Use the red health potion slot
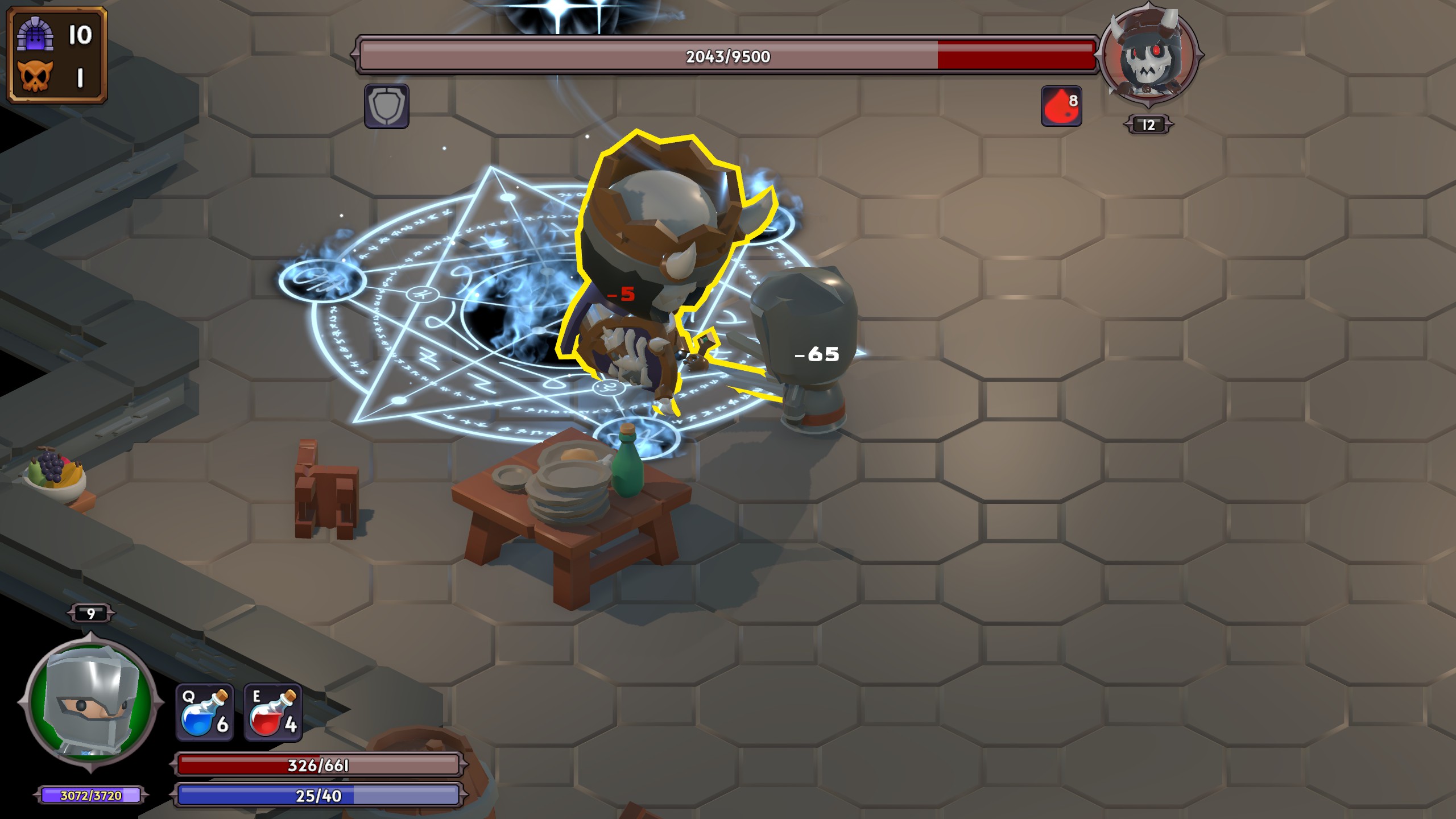1456x819 pixels. tap(273, 713)
